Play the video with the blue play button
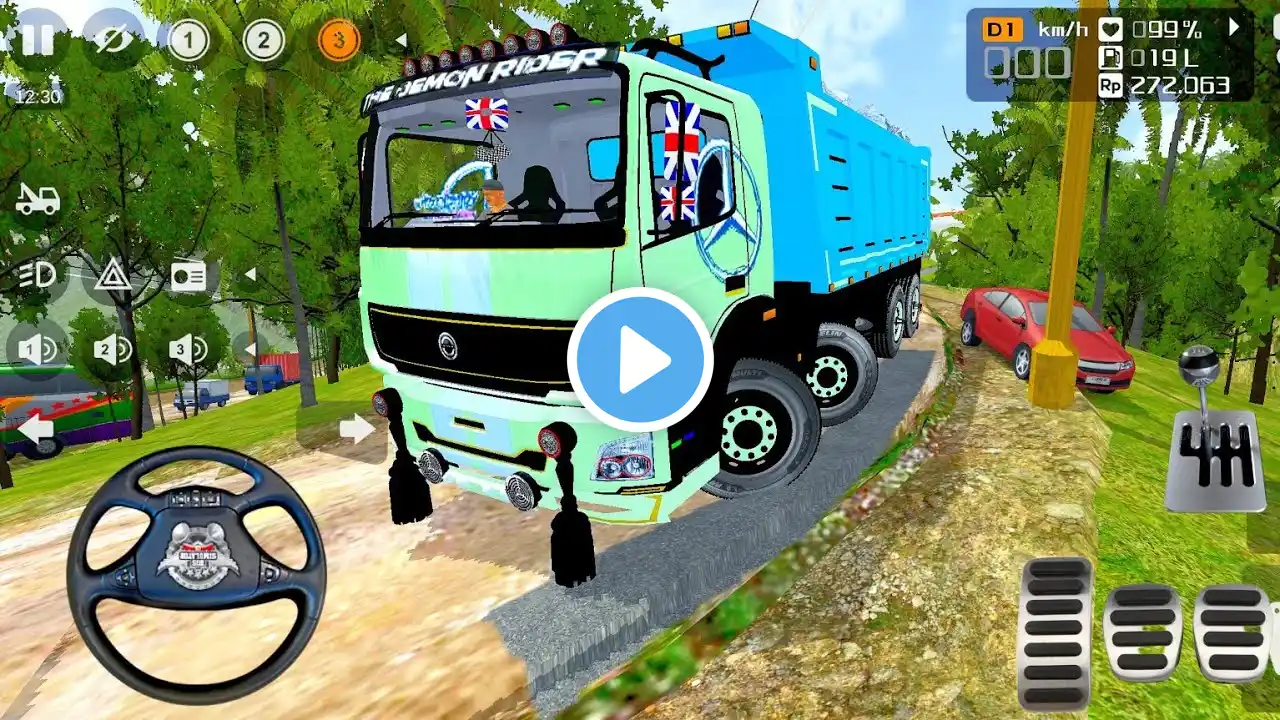This screenshot has height=720, width=1280. pyautogui.click(x=640, y=360)
